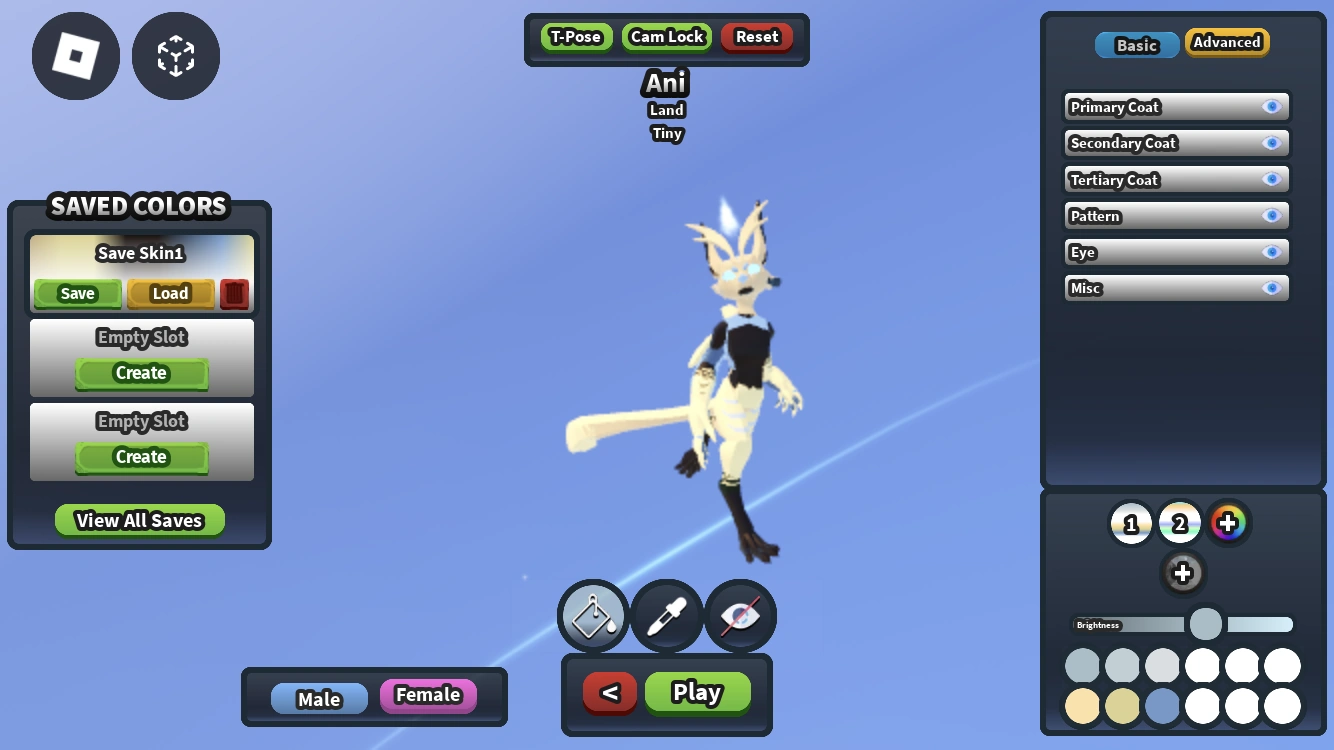The height and width of the screenshot is (750, 1334).
Task: Adjust the Brightness slider handle
Action: [1205, 623]
